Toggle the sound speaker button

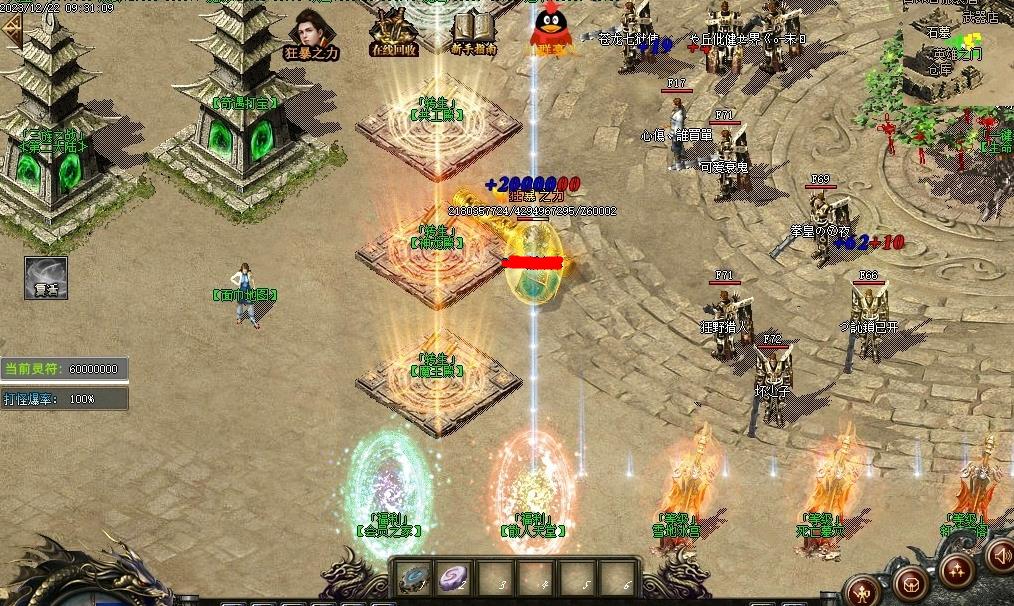pyautogui.click(x=999, y=554)
